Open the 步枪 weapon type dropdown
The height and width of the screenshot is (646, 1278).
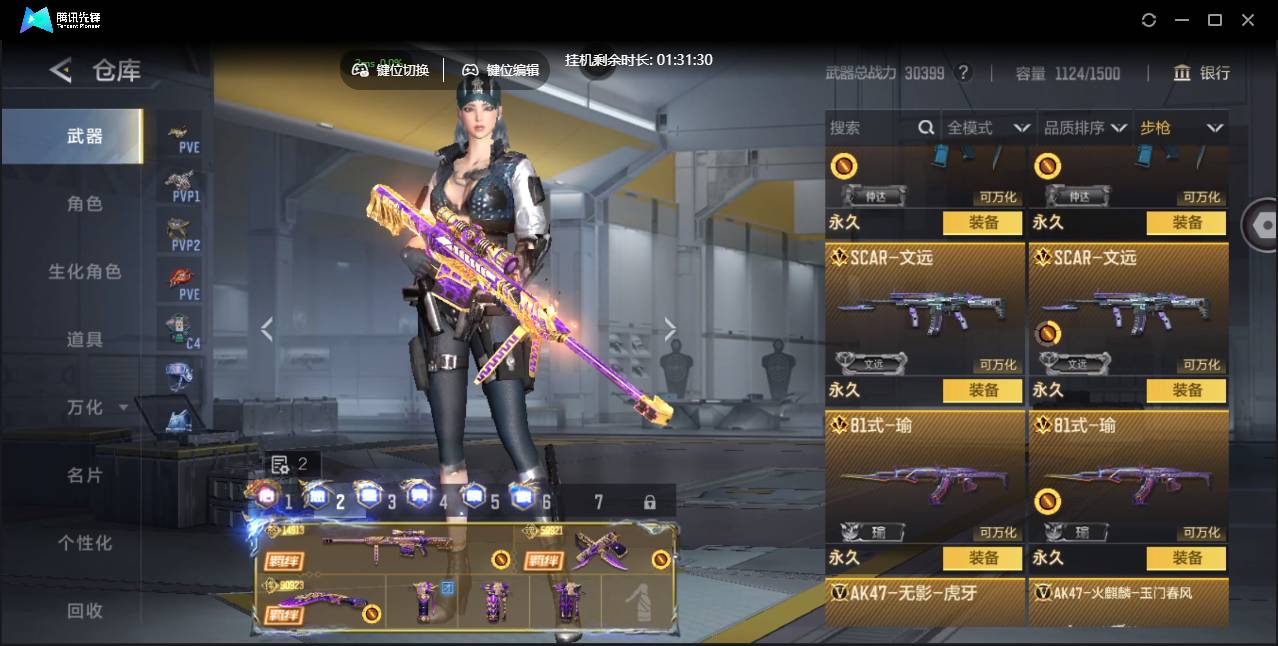click(x=1181, y=128)
